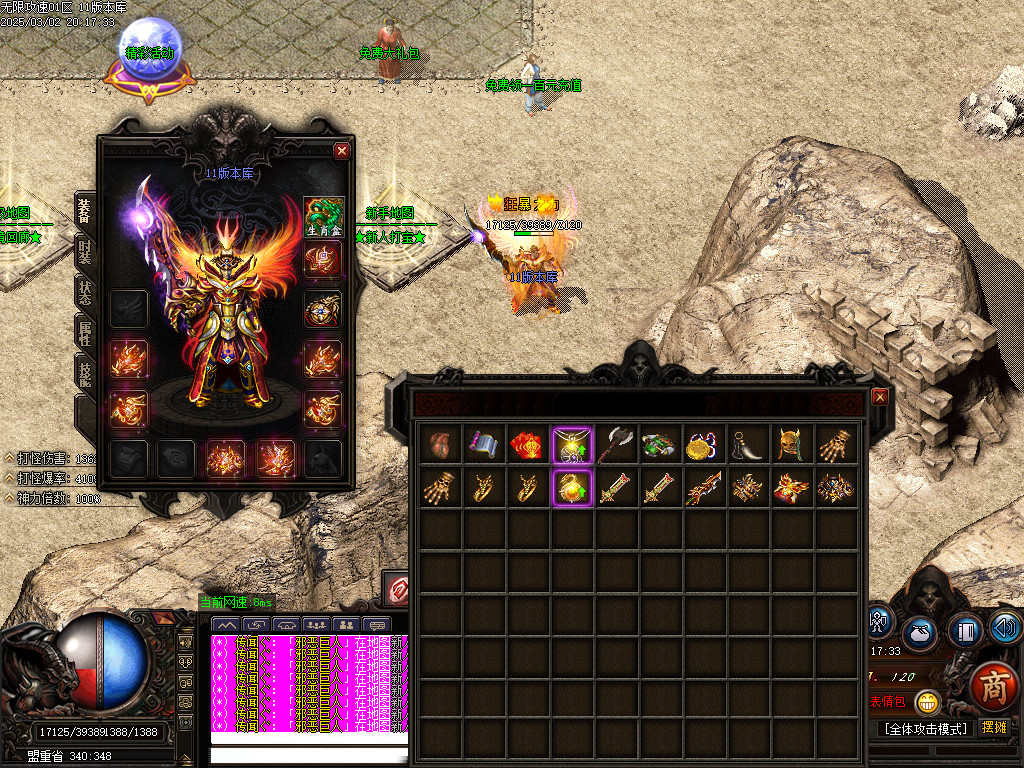Select the red heart item in bag

[441, 444]
